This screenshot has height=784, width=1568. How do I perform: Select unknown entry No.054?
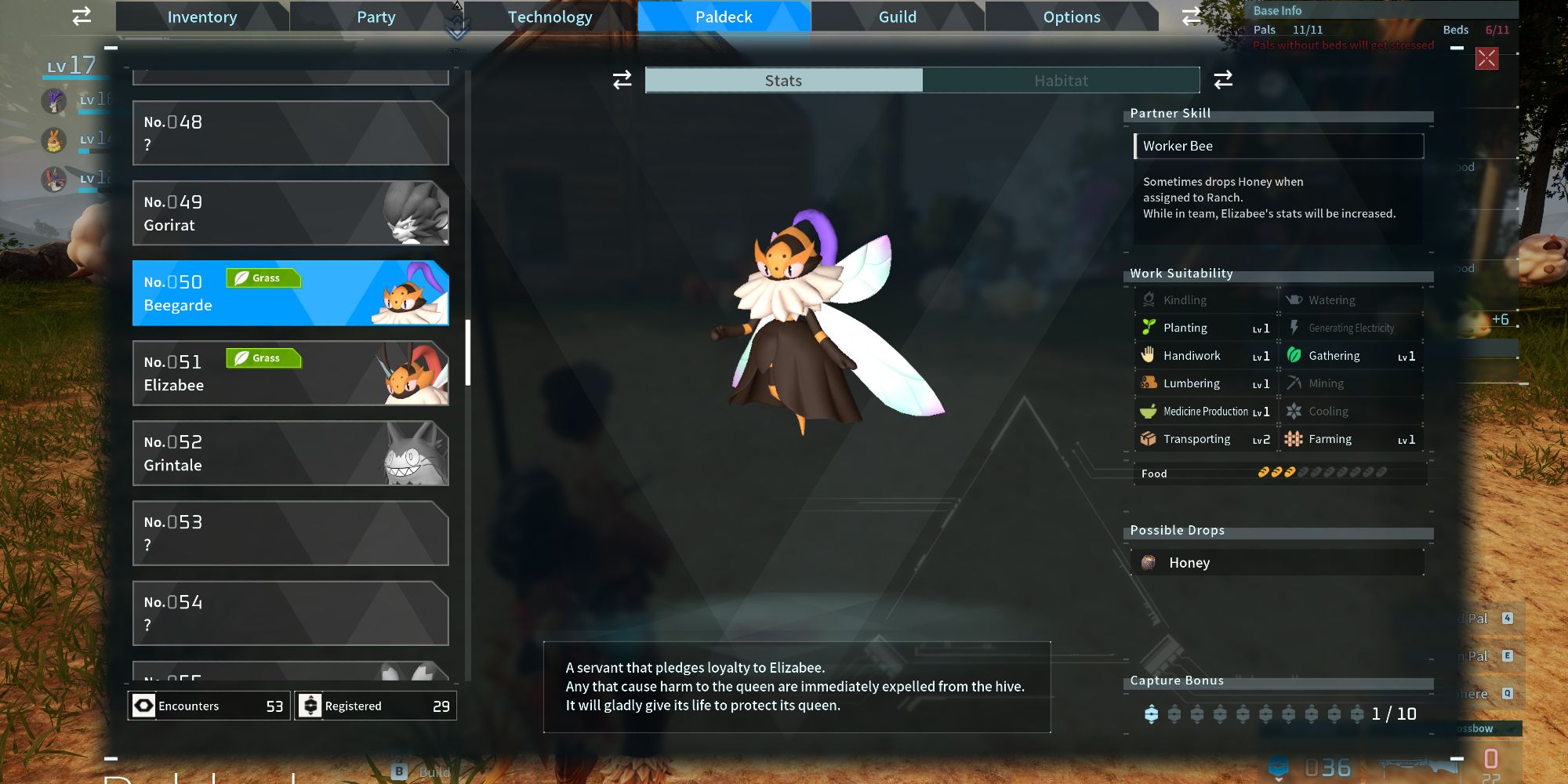coord(290,613)
